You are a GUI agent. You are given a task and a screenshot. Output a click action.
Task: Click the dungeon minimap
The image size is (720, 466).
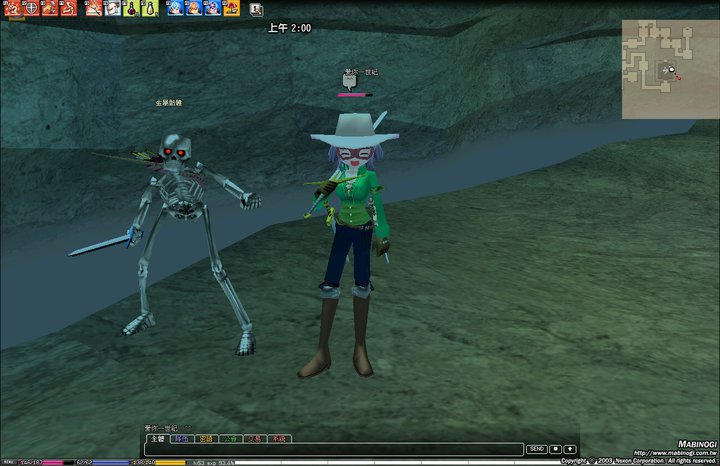(670, 69)
